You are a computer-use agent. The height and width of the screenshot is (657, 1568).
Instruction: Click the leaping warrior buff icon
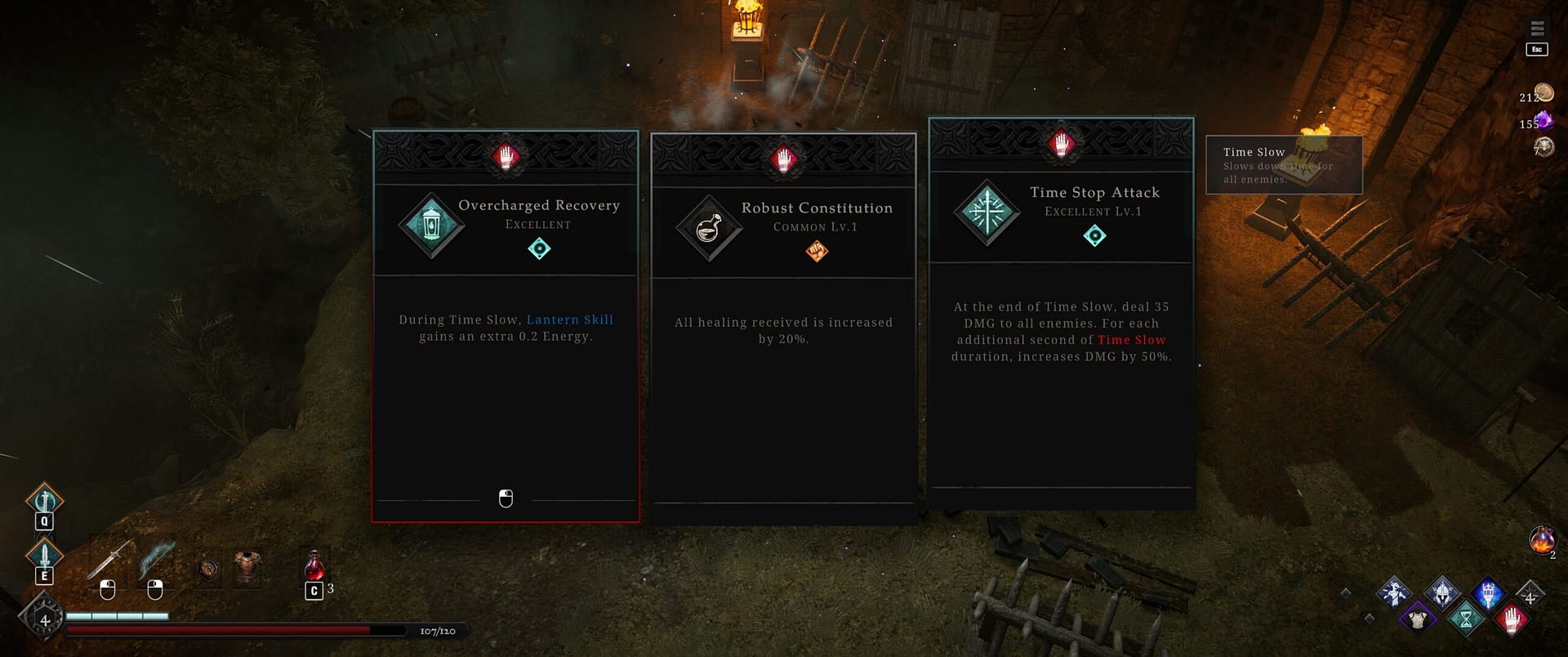pos(1395,592)
